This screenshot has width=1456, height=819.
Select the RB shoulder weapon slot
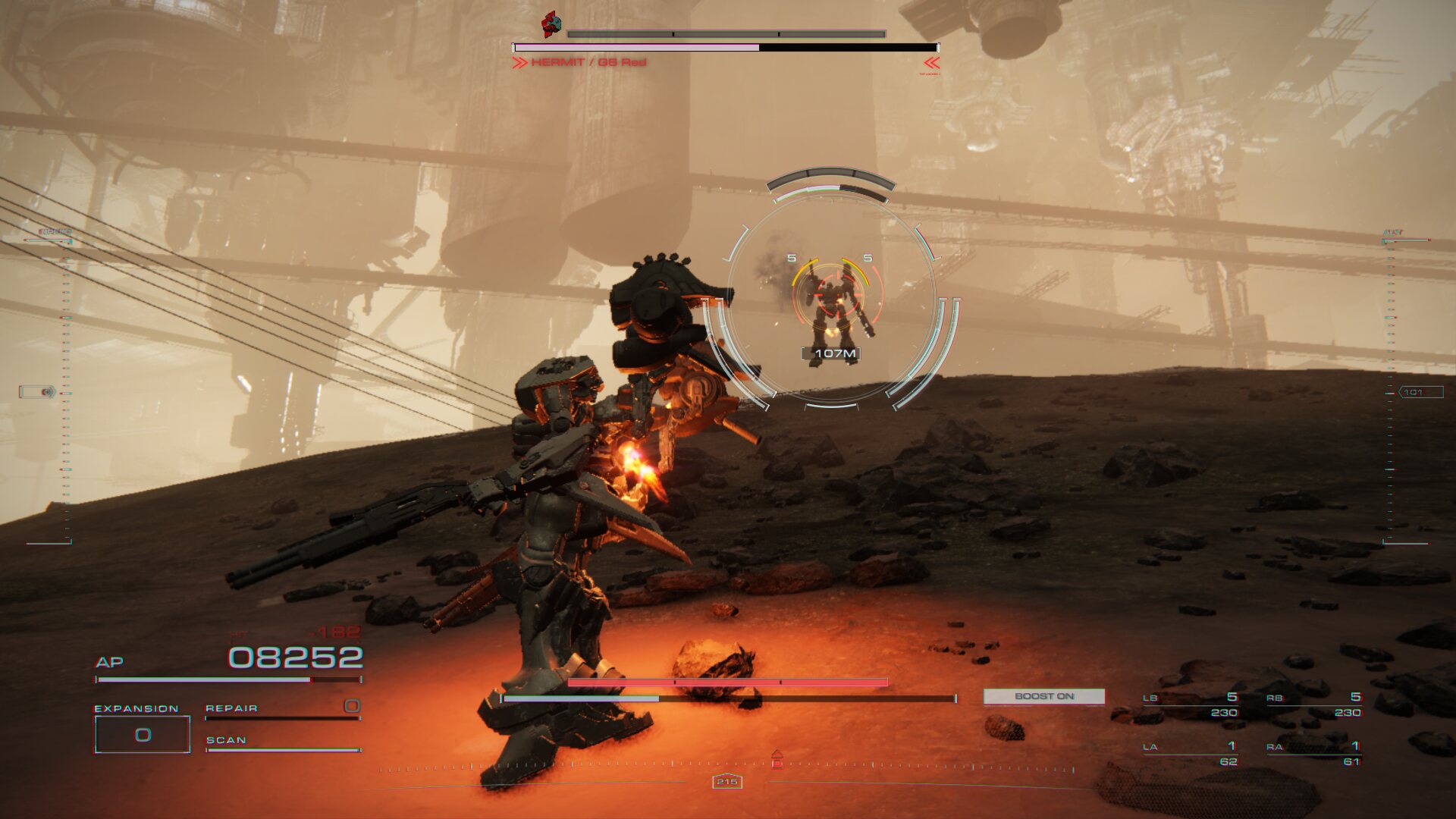1313,704
